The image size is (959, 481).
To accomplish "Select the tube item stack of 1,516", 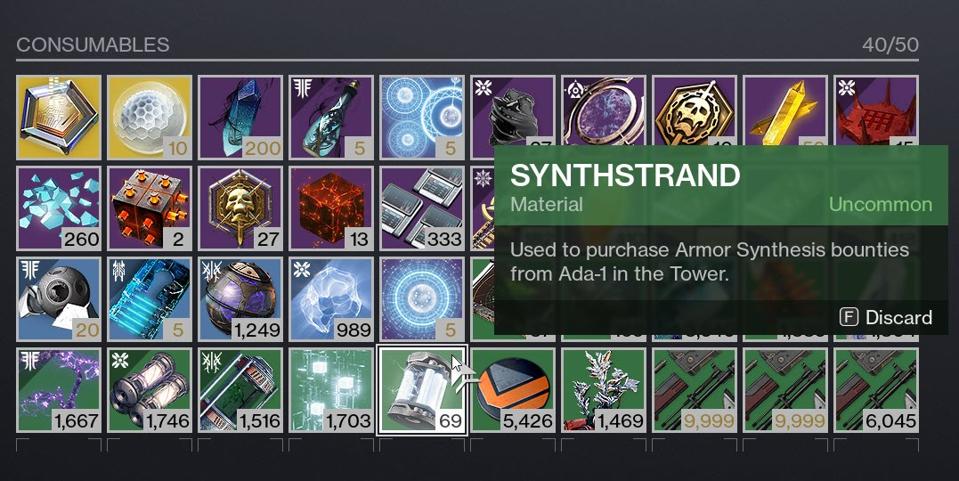I will tap(241, 390).
